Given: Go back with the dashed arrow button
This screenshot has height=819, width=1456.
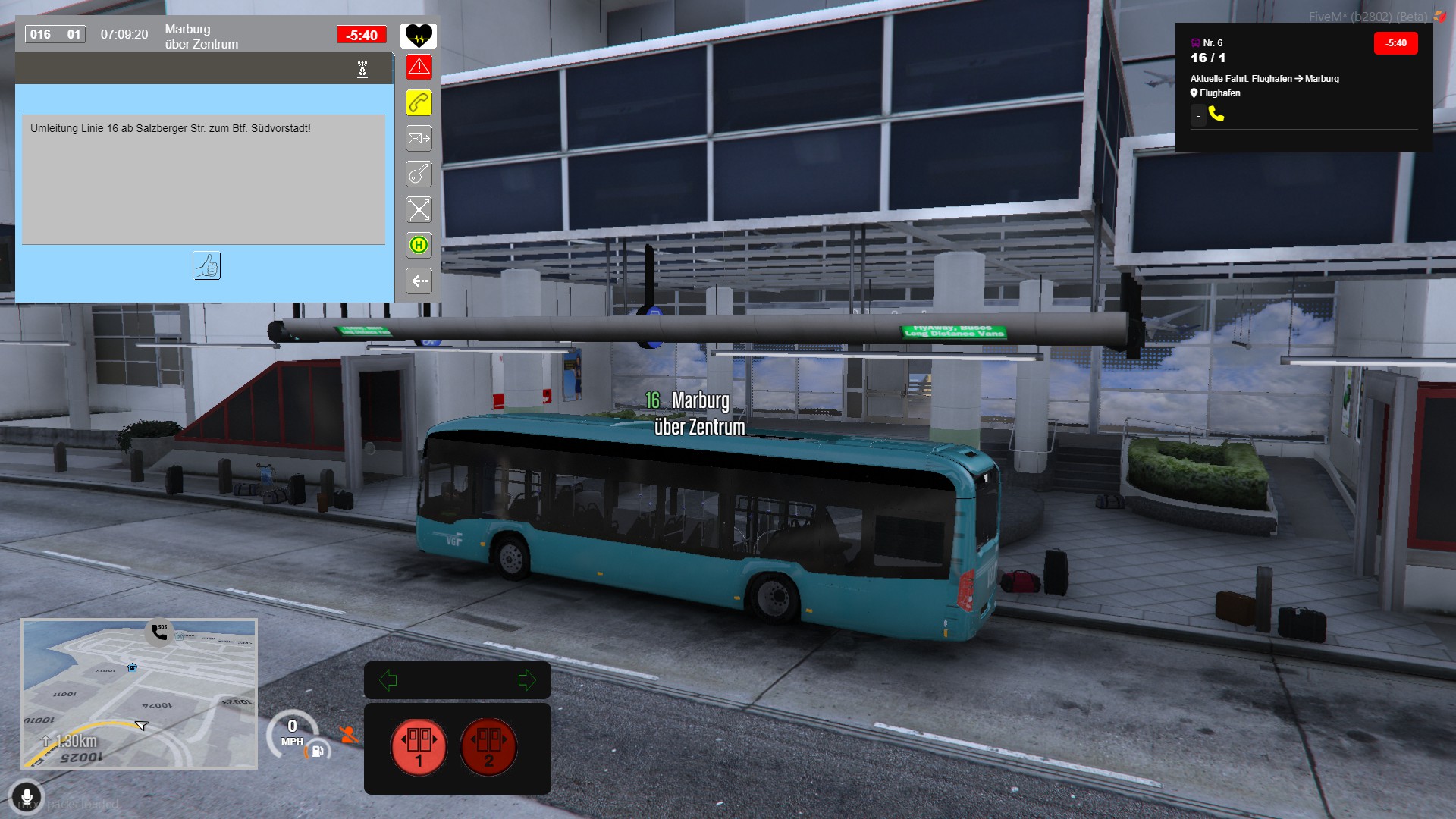Looking at the screenshot, I should (419, 281).
